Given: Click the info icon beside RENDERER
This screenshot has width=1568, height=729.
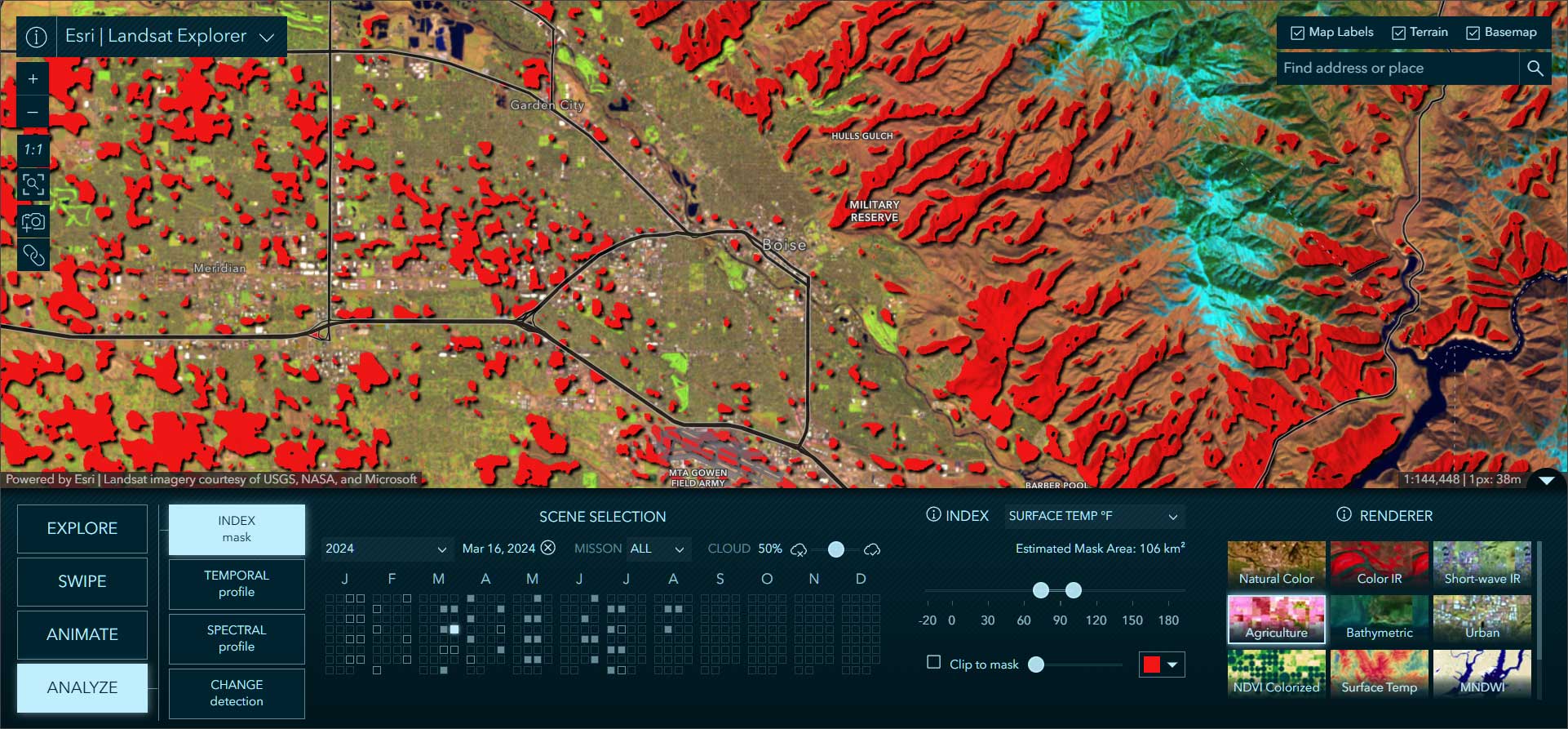Looking at the screenshot, I should point(1343,515).
